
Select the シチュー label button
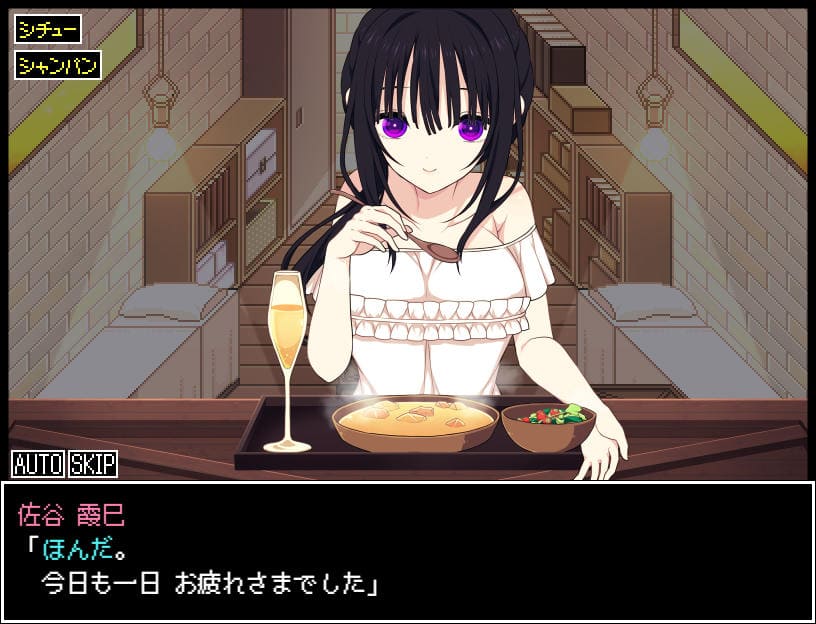48,29
